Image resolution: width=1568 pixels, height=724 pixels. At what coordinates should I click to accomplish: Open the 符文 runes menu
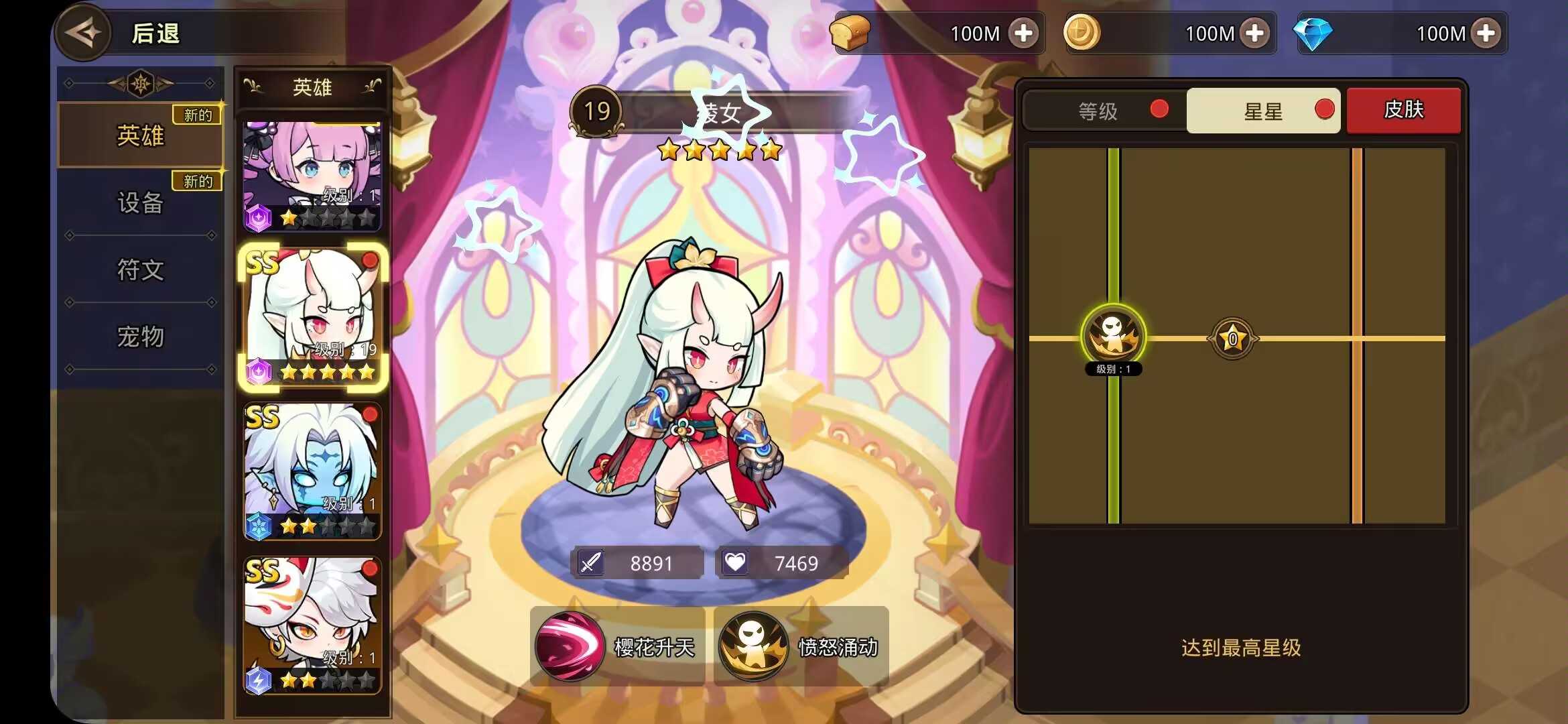(x=141, y=269)
